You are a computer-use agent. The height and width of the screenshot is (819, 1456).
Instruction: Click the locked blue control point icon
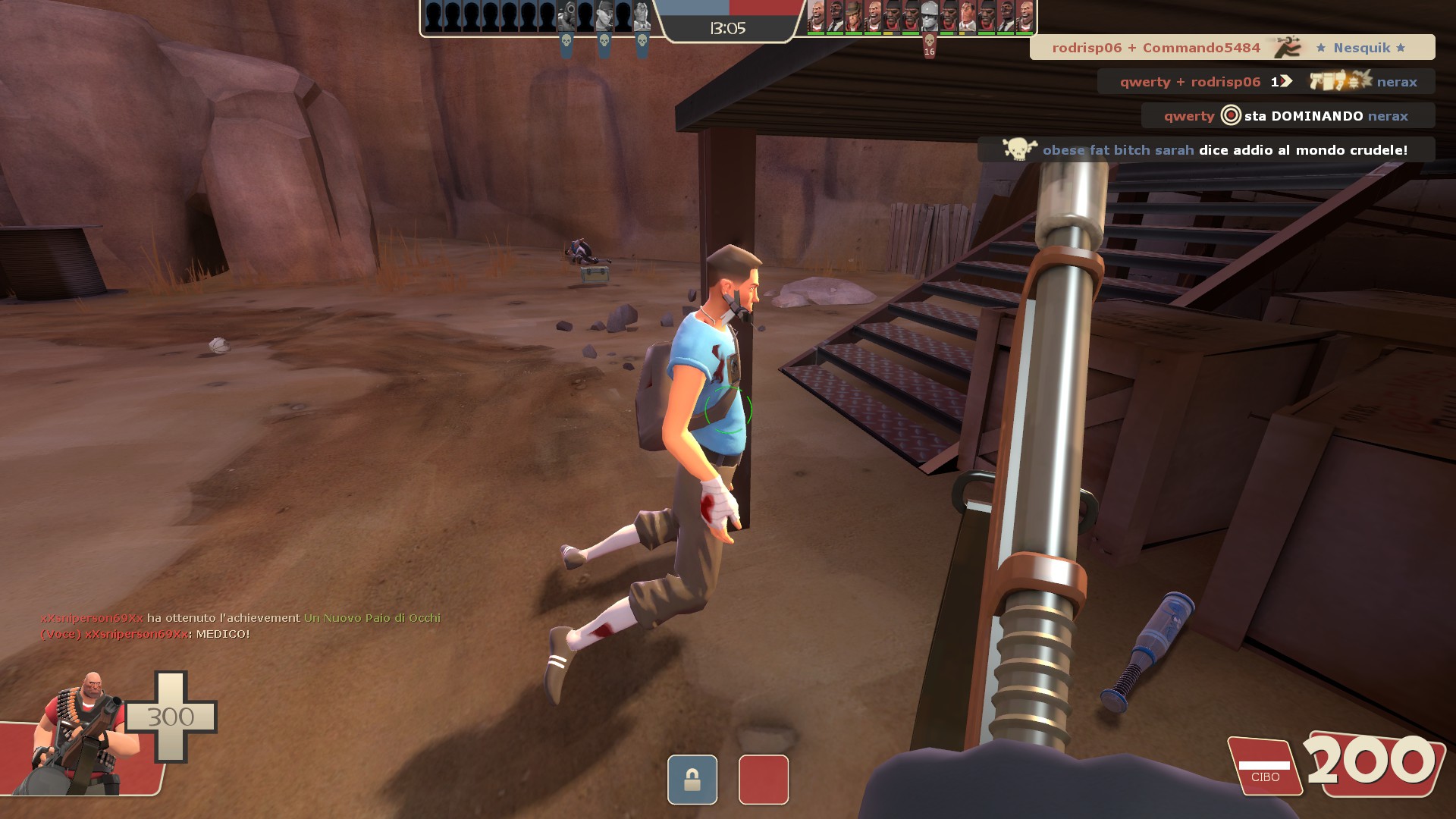click(692, 779)
